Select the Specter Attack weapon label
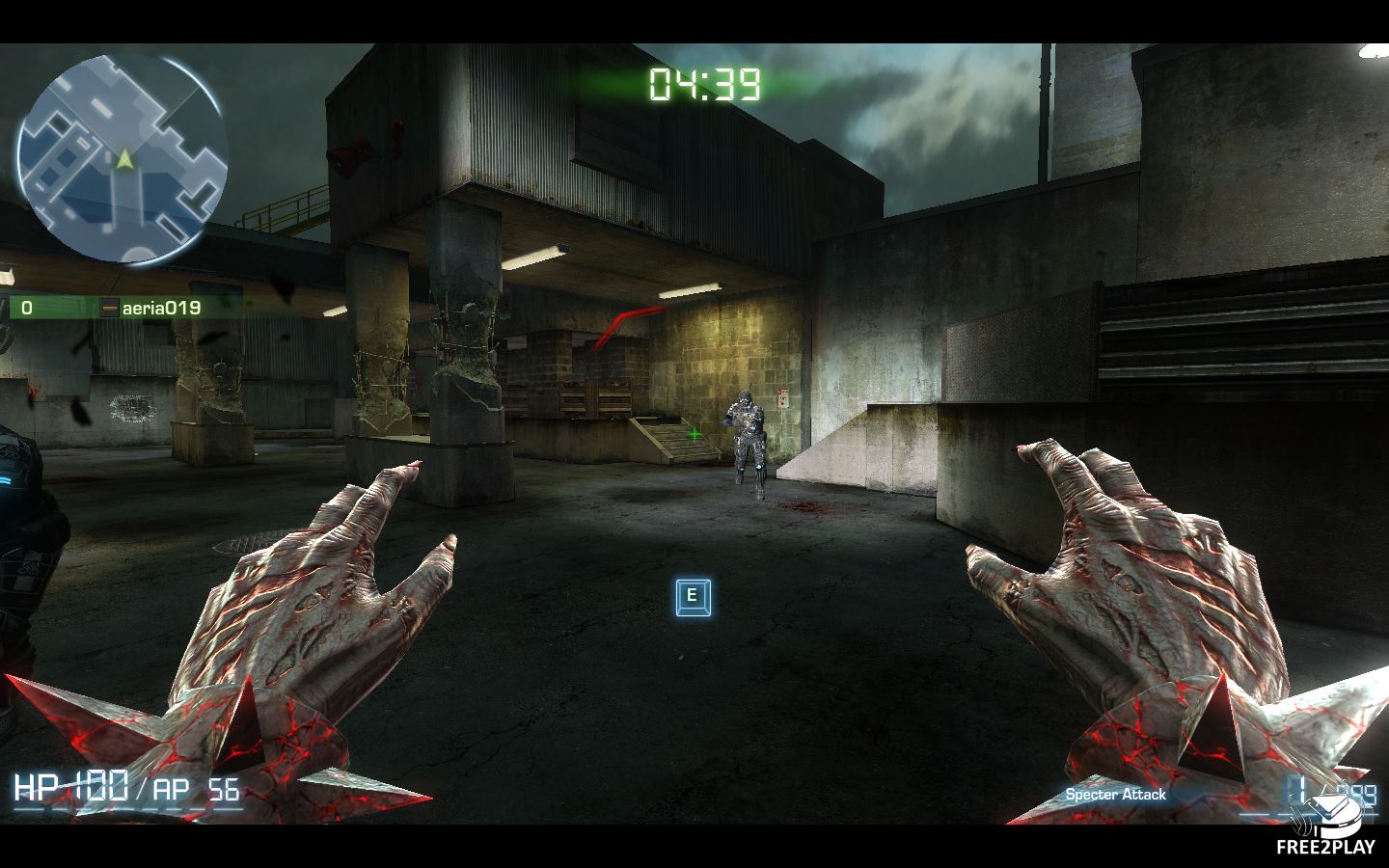Image resolution: width=1389 pixels, height=868 pixels. (1115, 795)
